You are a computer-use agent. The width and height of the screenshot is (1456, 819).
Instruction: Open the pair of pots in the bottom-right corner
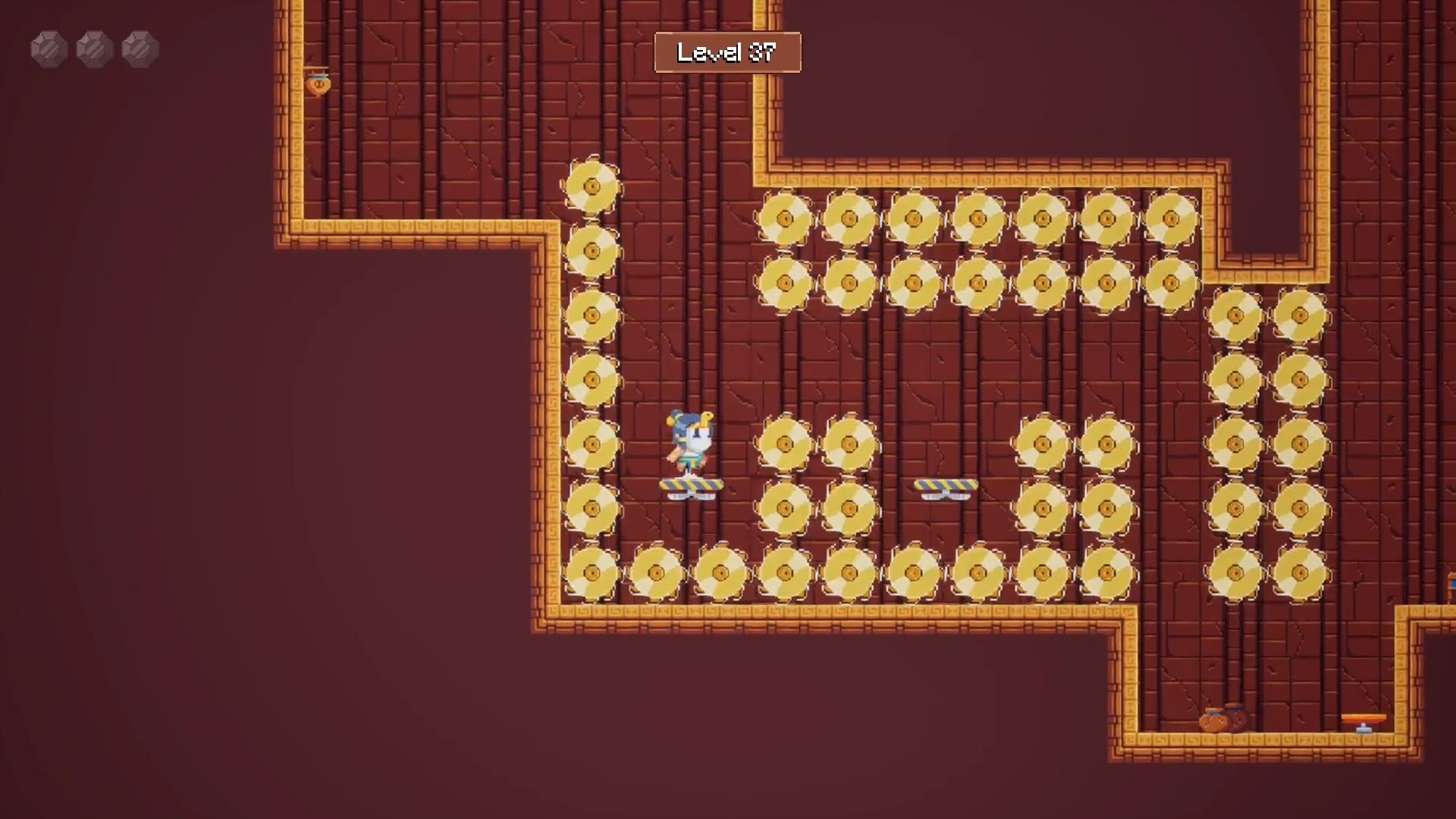pyautogui.click(x=1221, y=720)
